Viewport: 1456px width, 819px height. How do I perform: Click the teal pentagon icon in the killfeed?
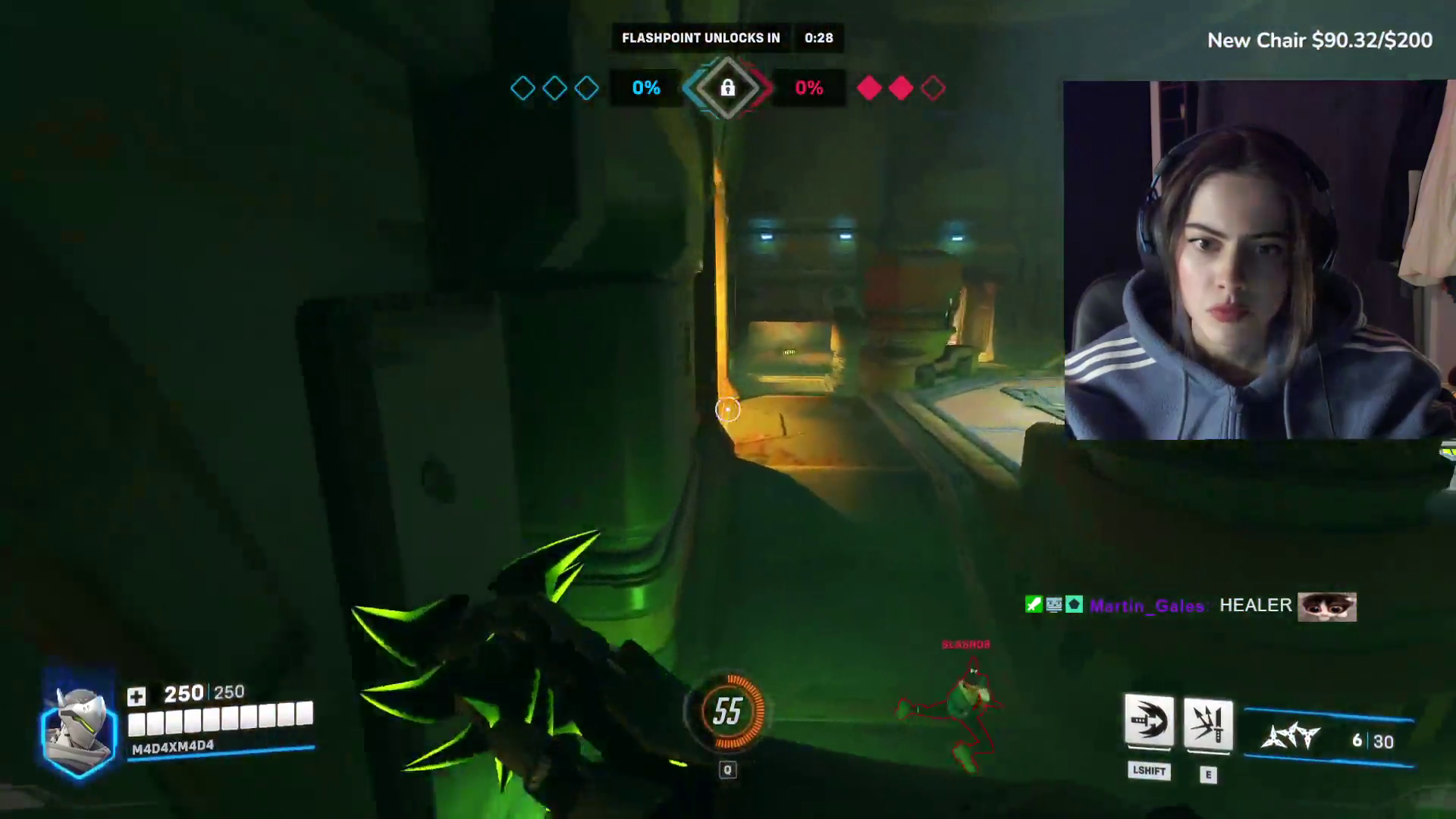1074,604
